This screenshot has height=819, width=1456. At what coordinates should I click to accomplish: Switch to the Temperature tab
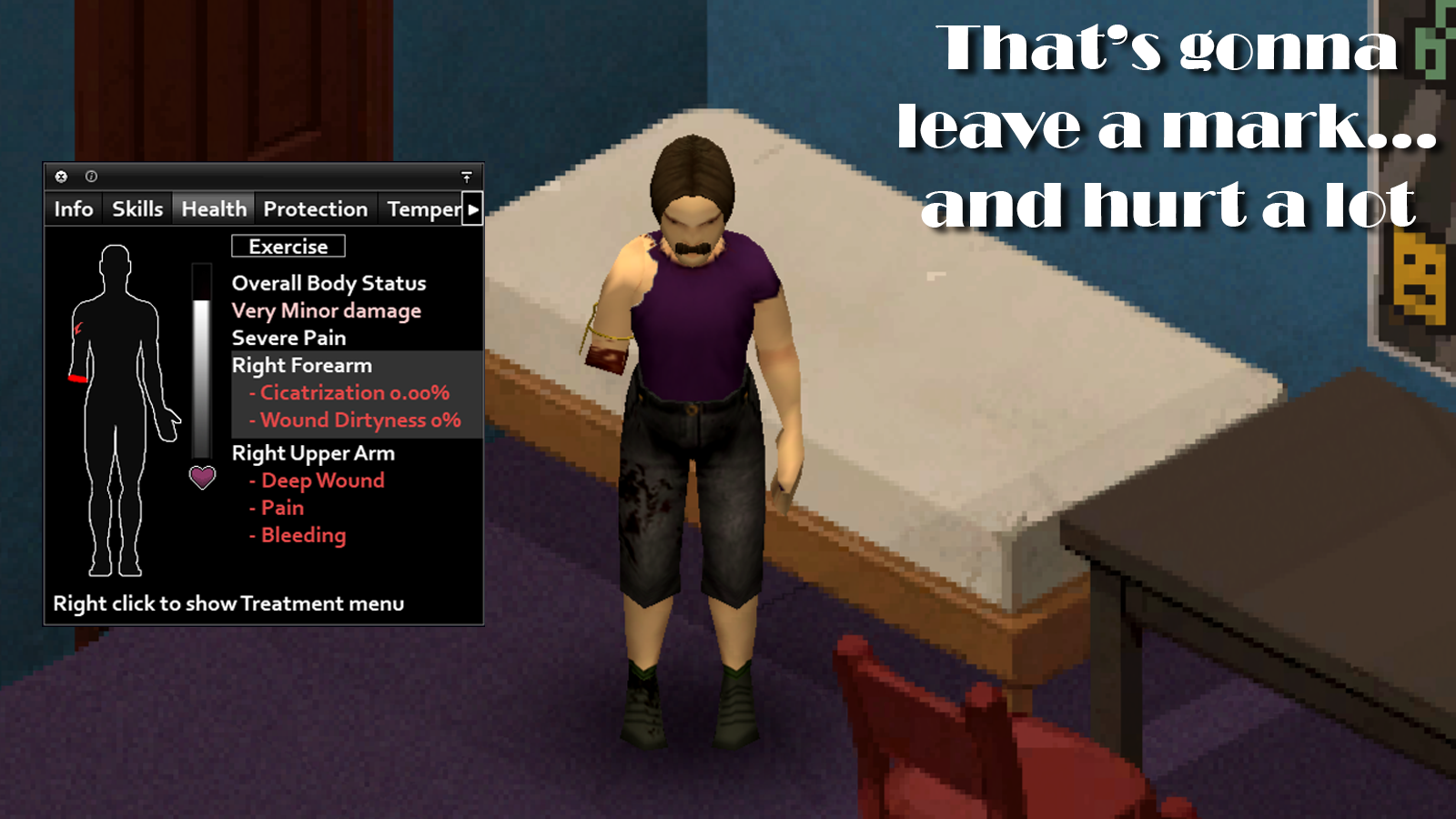point(423,209)
